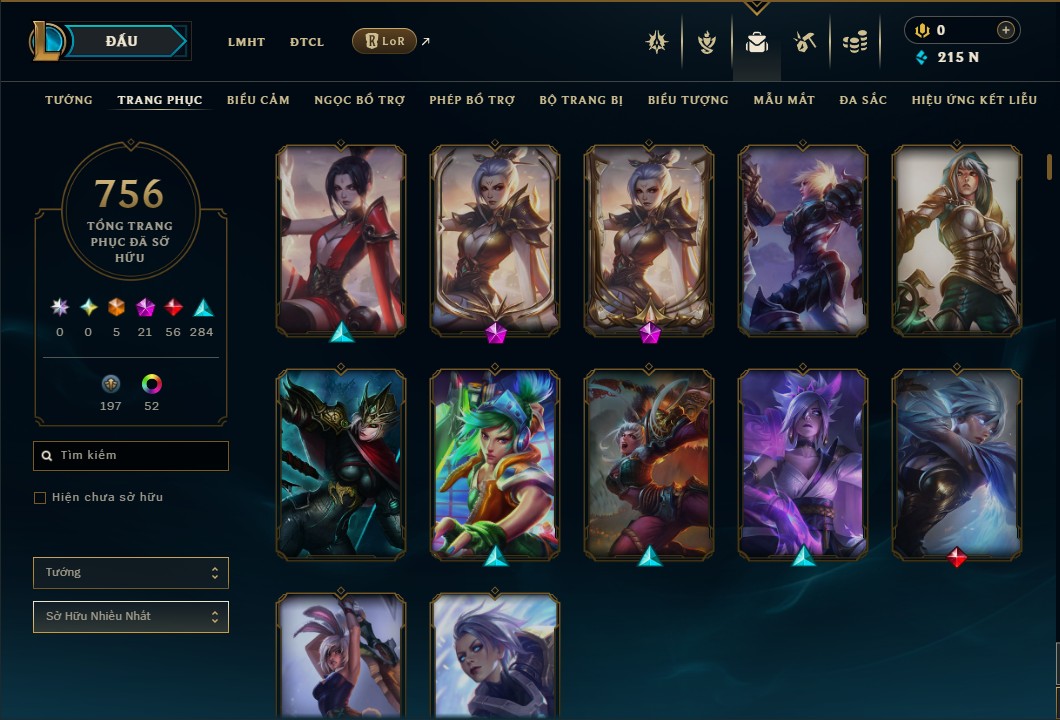
Task: Switch to the TƯỚNG tab
Action: point(69,100)
